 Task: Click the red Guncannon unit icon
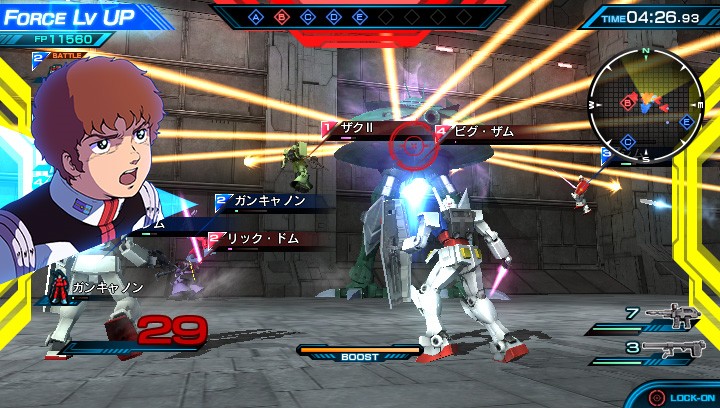point(59,289)
